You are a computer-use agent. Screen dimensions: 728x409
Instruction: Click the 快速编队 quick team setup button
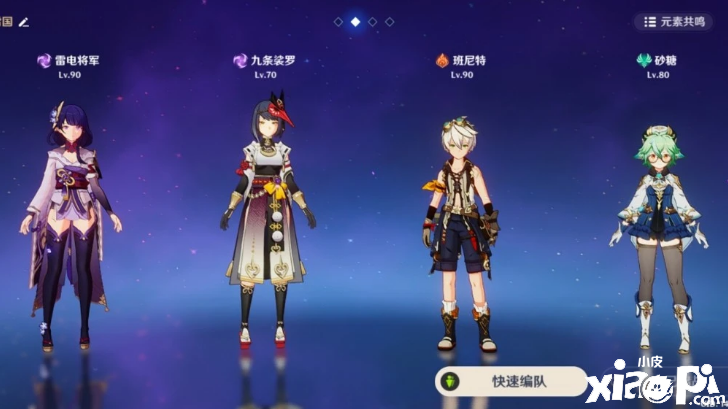pos(510,381)
